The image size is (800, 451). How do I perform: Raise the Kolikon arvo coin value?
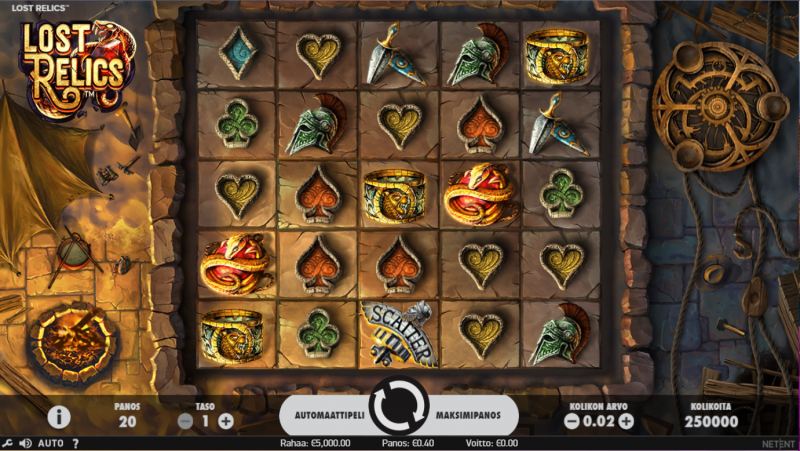coord(626,421)
